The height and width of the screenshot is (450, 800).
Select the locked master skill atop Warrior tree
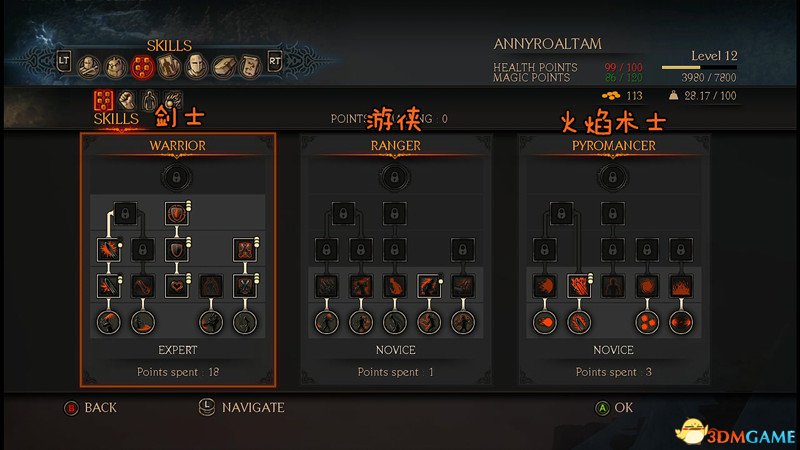point(178,177)
